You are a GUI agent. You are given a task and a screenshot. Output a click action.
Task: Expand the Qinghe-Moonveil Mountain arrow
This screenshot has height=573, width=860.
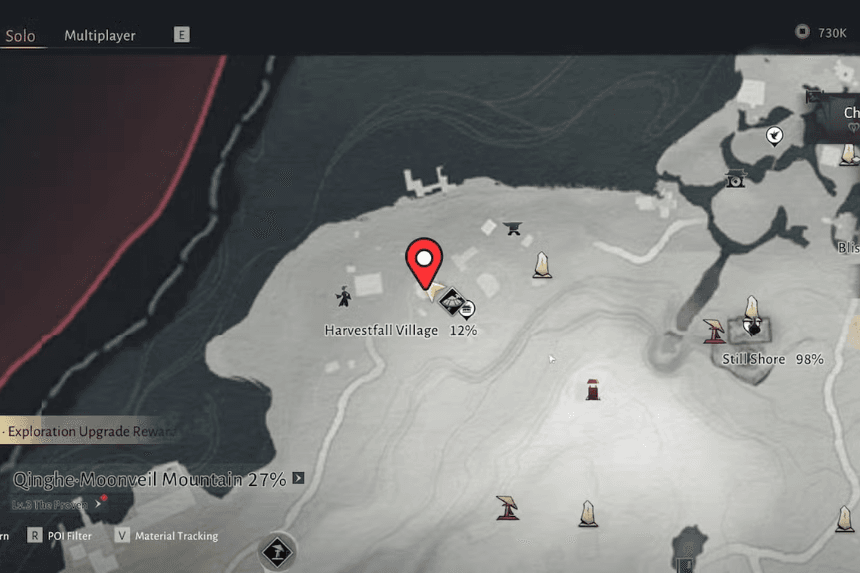pos(298,479)
